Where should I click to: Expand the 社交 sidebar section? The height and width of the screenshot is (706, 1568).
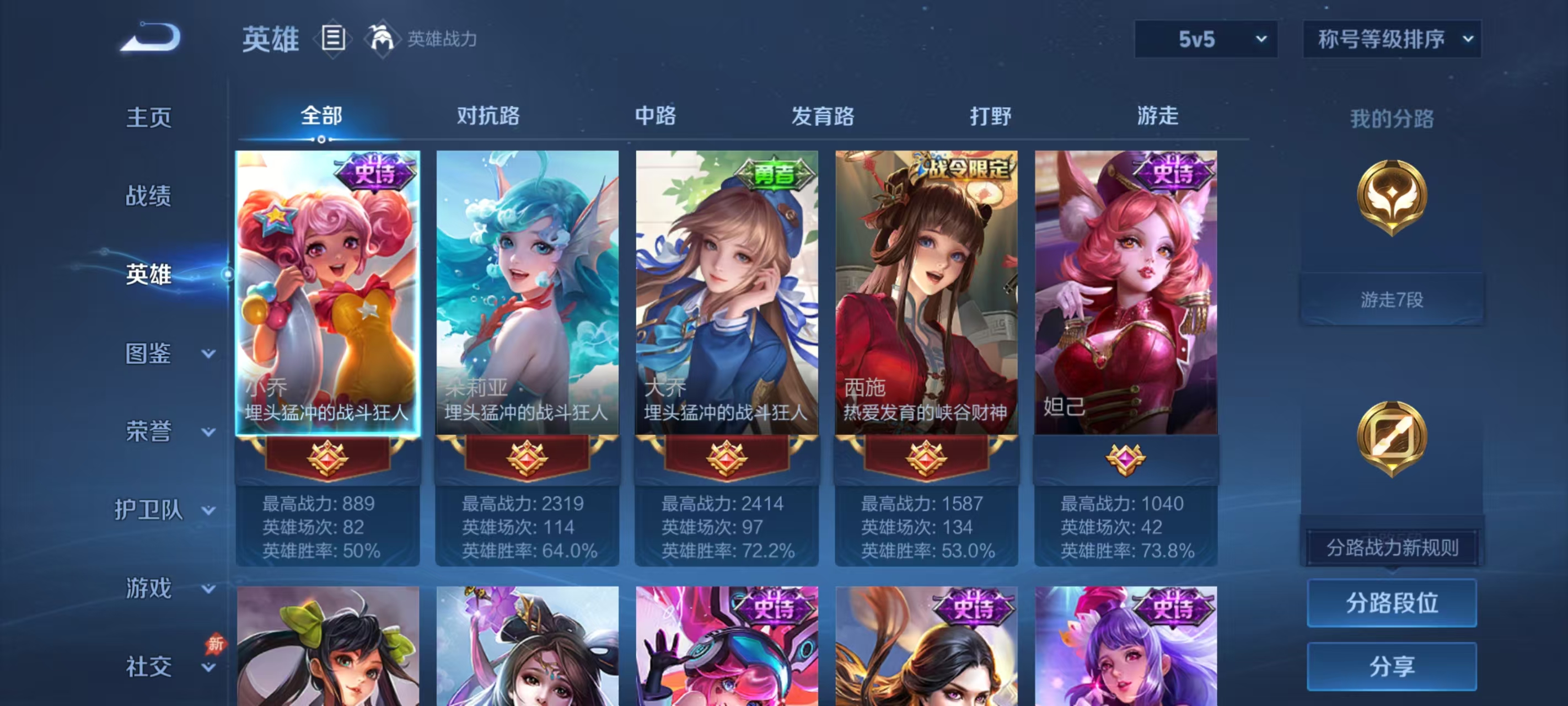[x=149, y=665]
